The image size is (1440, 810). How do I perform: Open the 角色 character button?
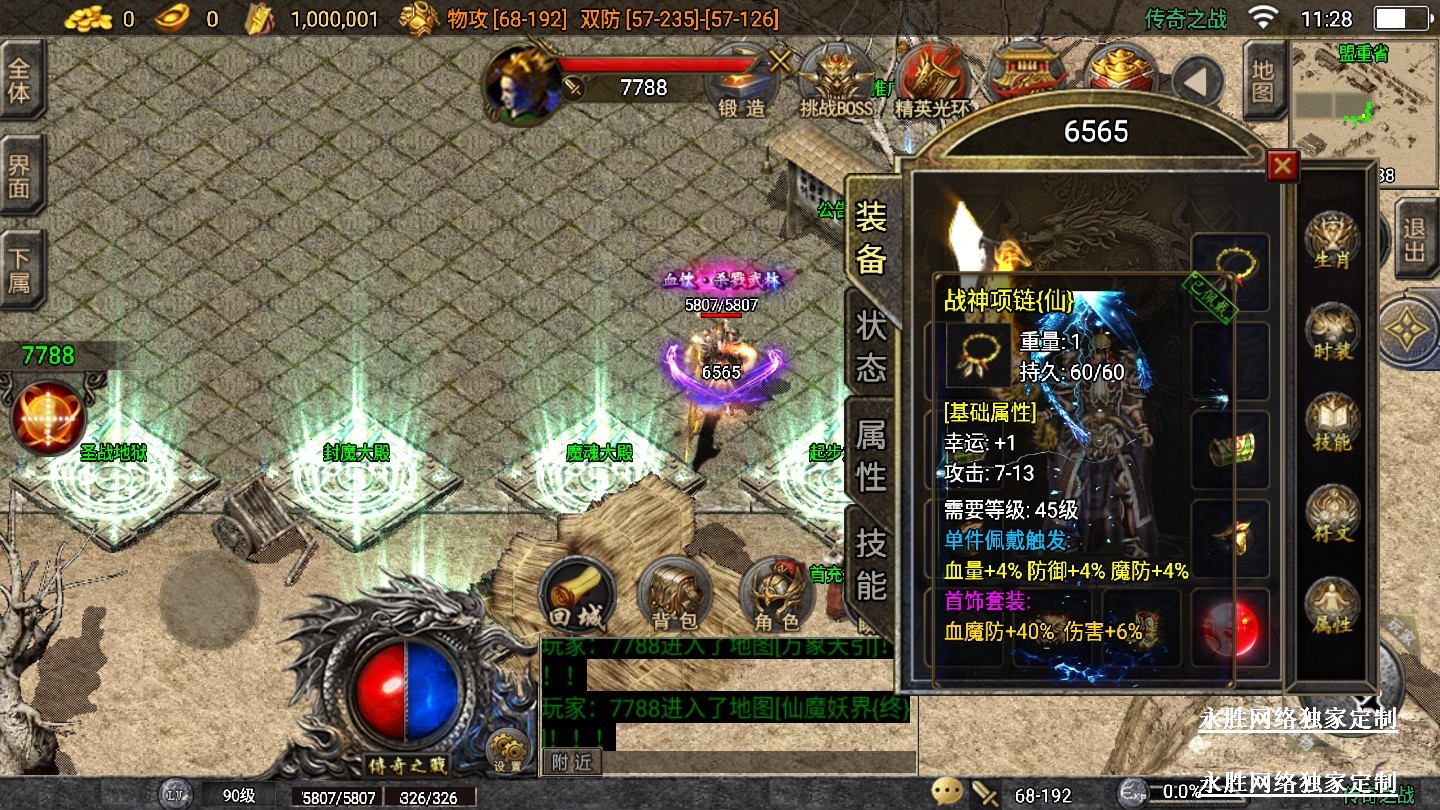click(777, 595)
